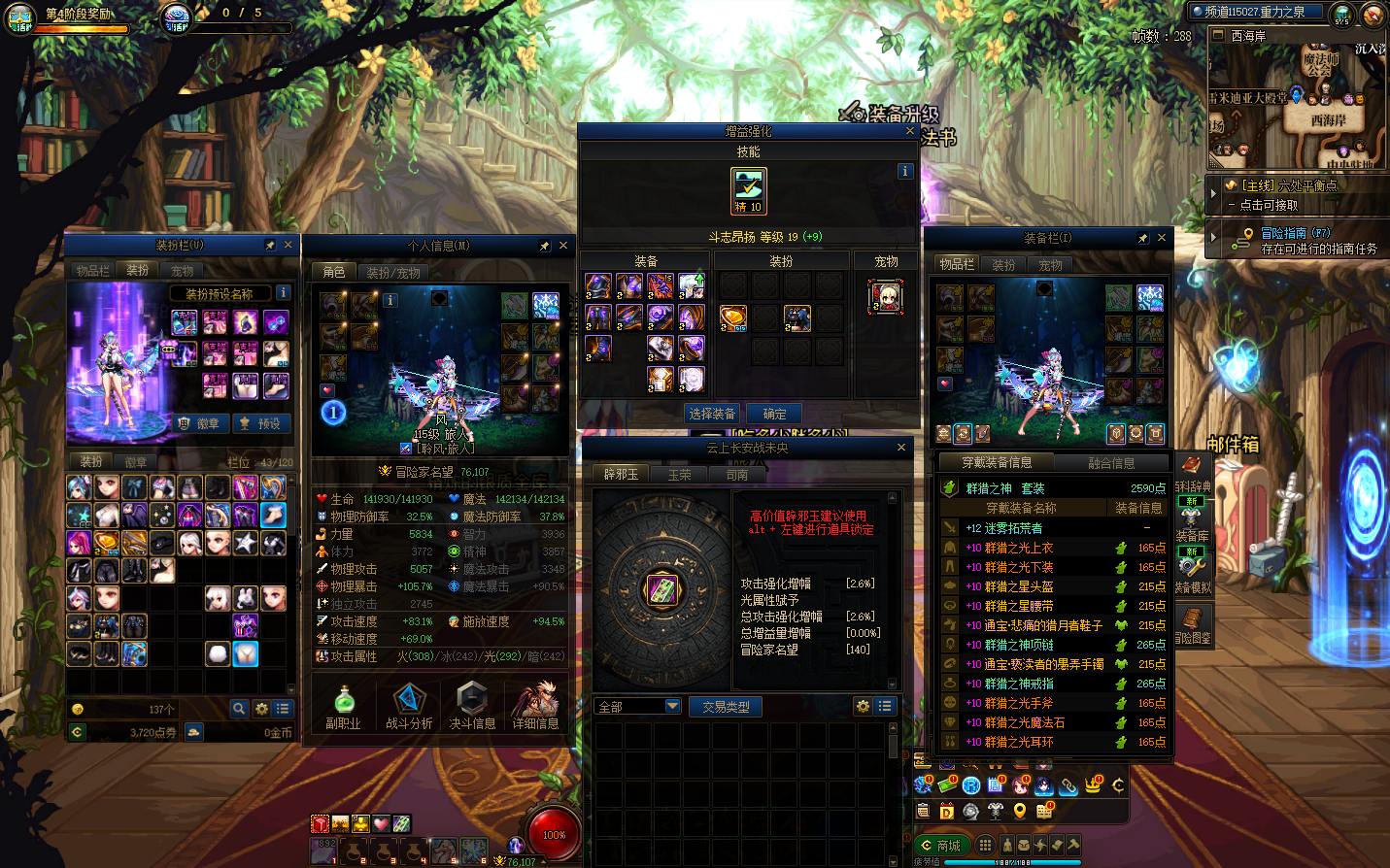
Task: Close the 云上长安战未央 window
Action: tap(901, 448)
